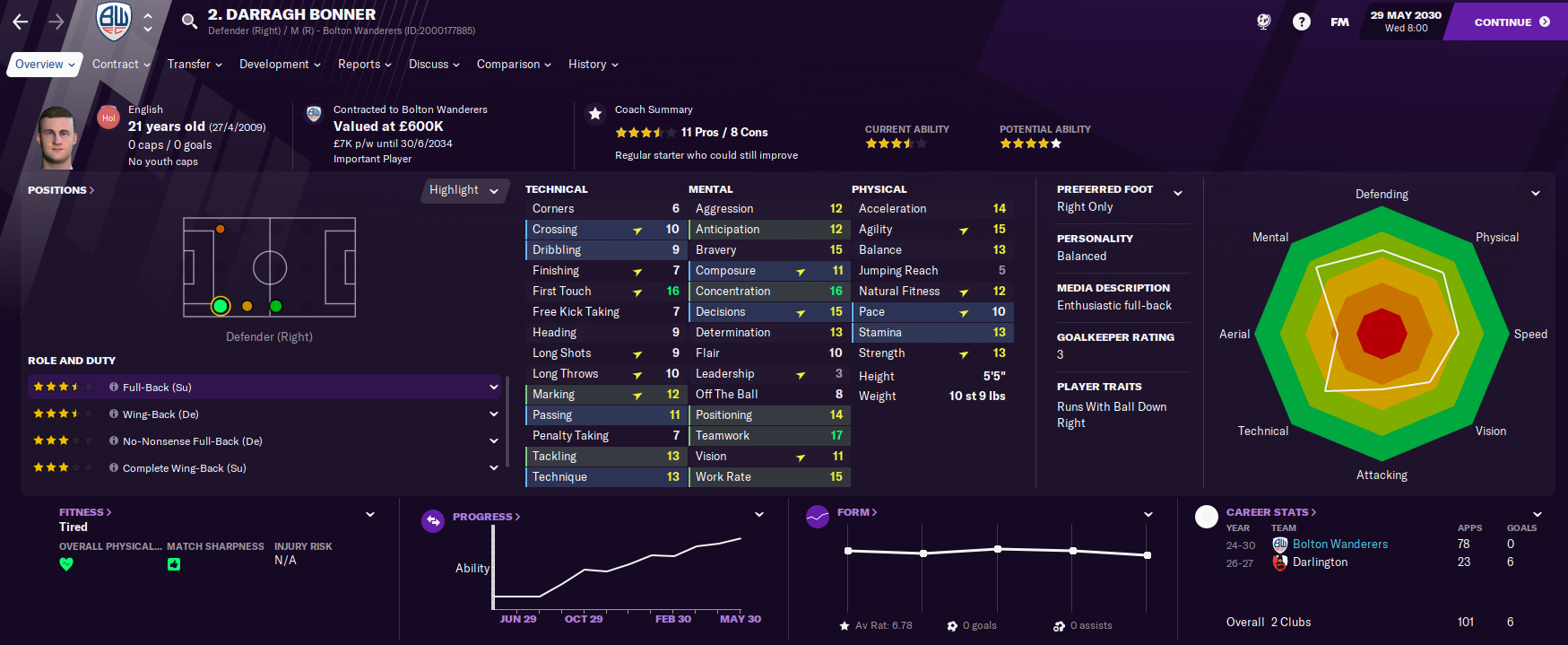Open the search magnifier icon
Screen dimensions: 1568x645
189,21
